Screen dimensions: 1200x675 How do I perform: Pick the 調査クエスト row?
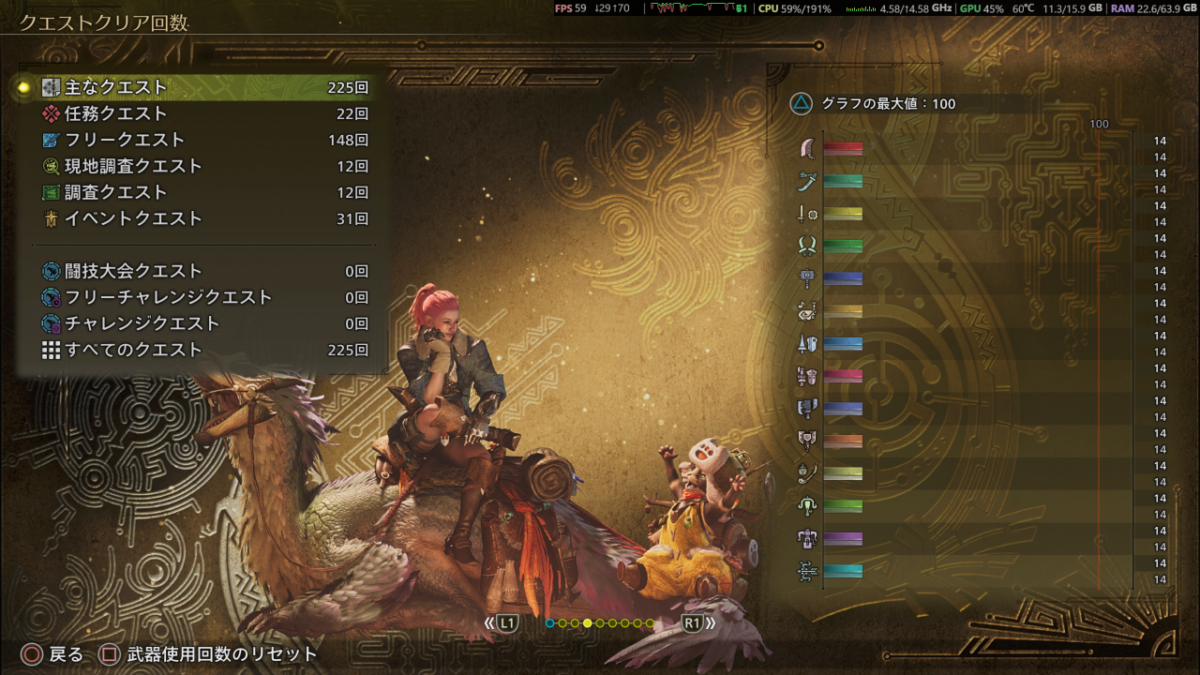[x=200, y=192]
